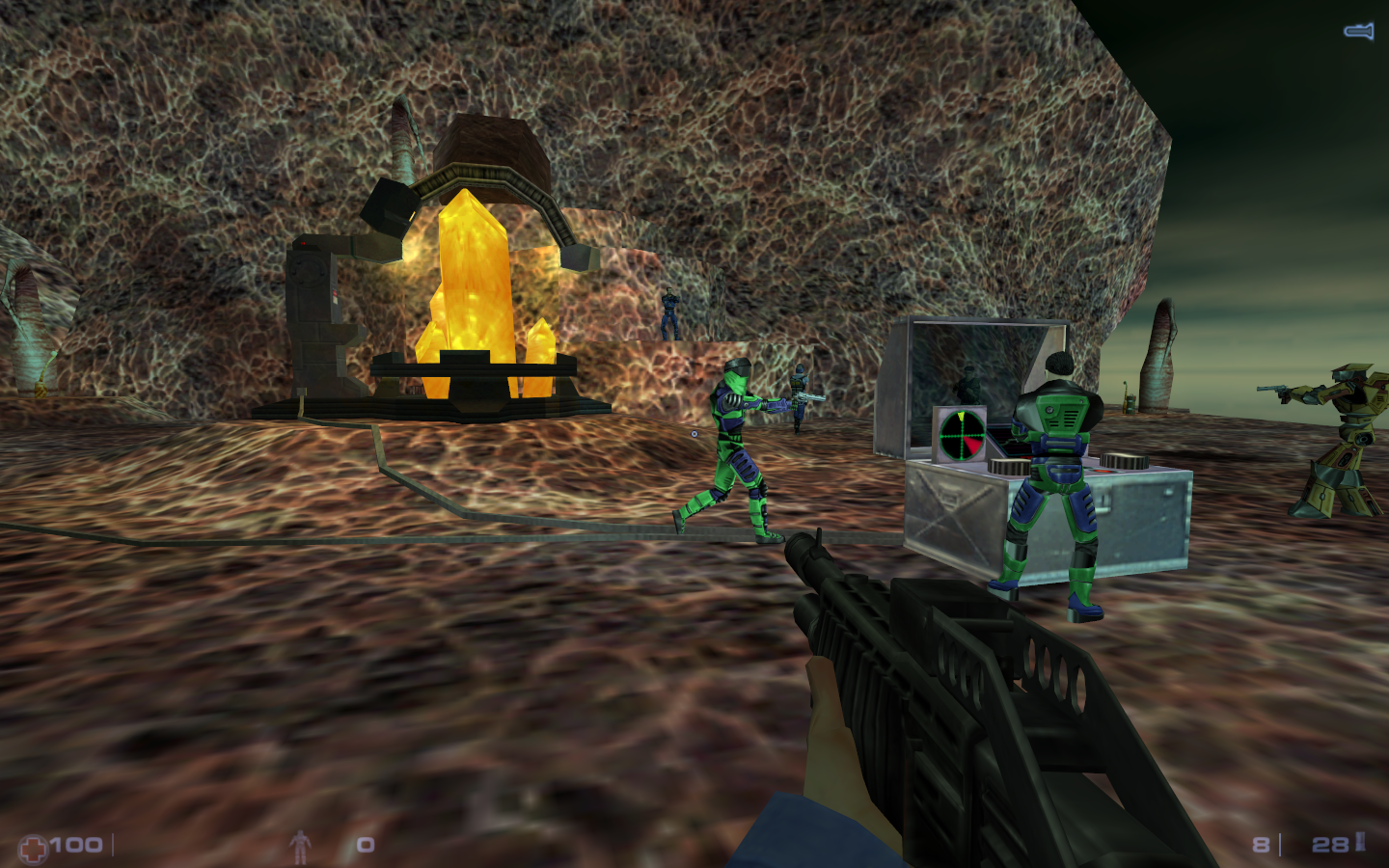This screenshot has height=868, width=1389.
Task: Expand the clip ammo counter showing 8
Action: click(x=1262, y=843)
